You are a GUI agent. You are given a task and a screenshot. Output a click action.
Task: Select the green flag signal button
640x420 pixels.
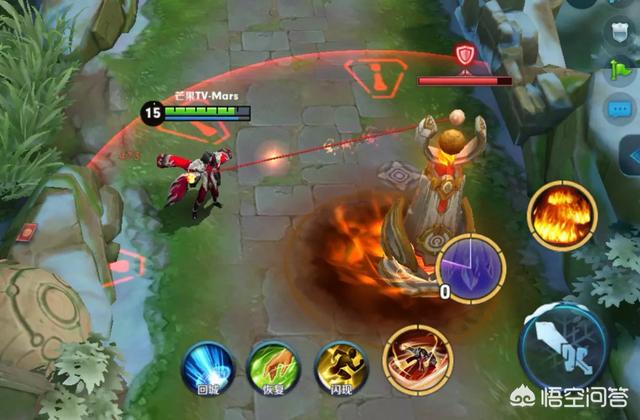[x=617, y=69]
